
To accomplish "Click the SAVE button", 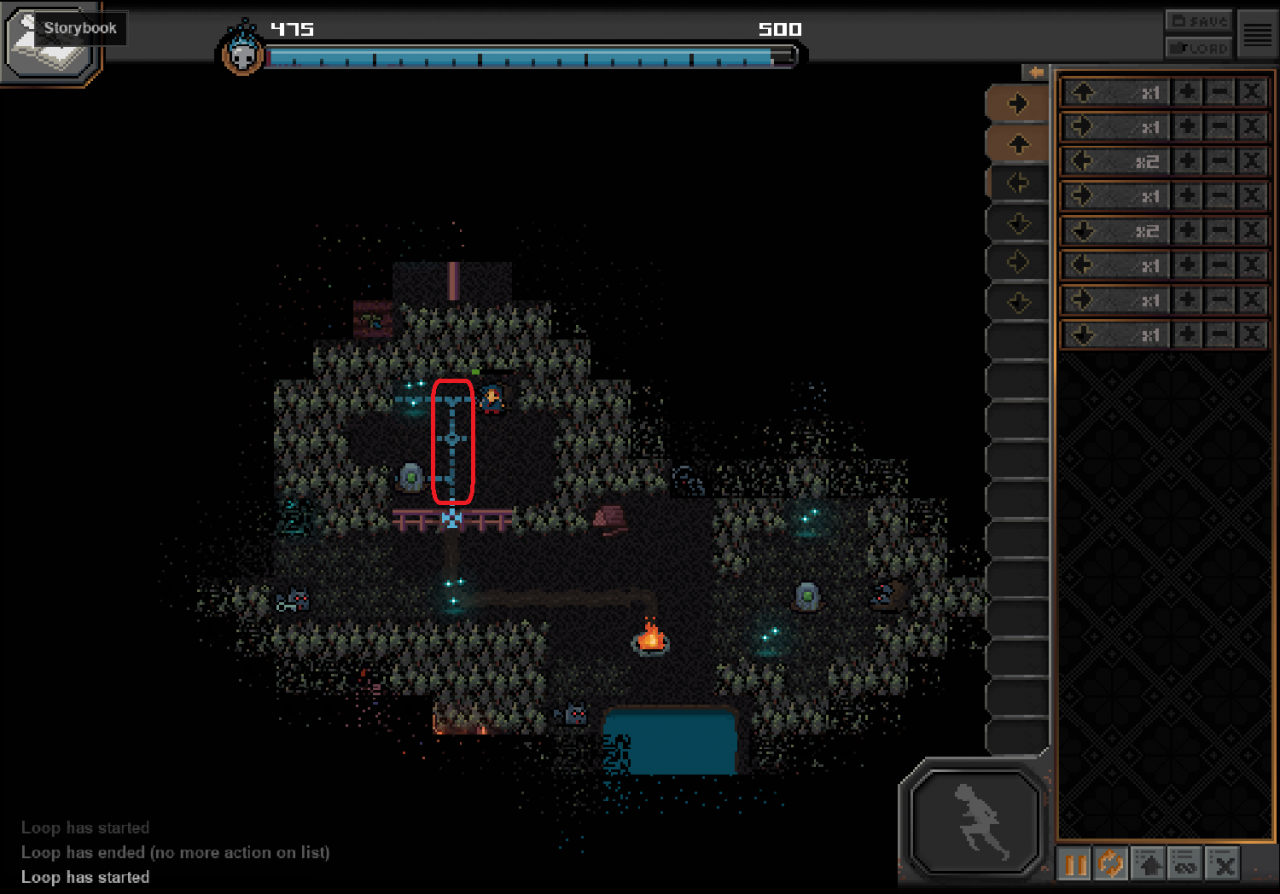I will (1197, 21).
